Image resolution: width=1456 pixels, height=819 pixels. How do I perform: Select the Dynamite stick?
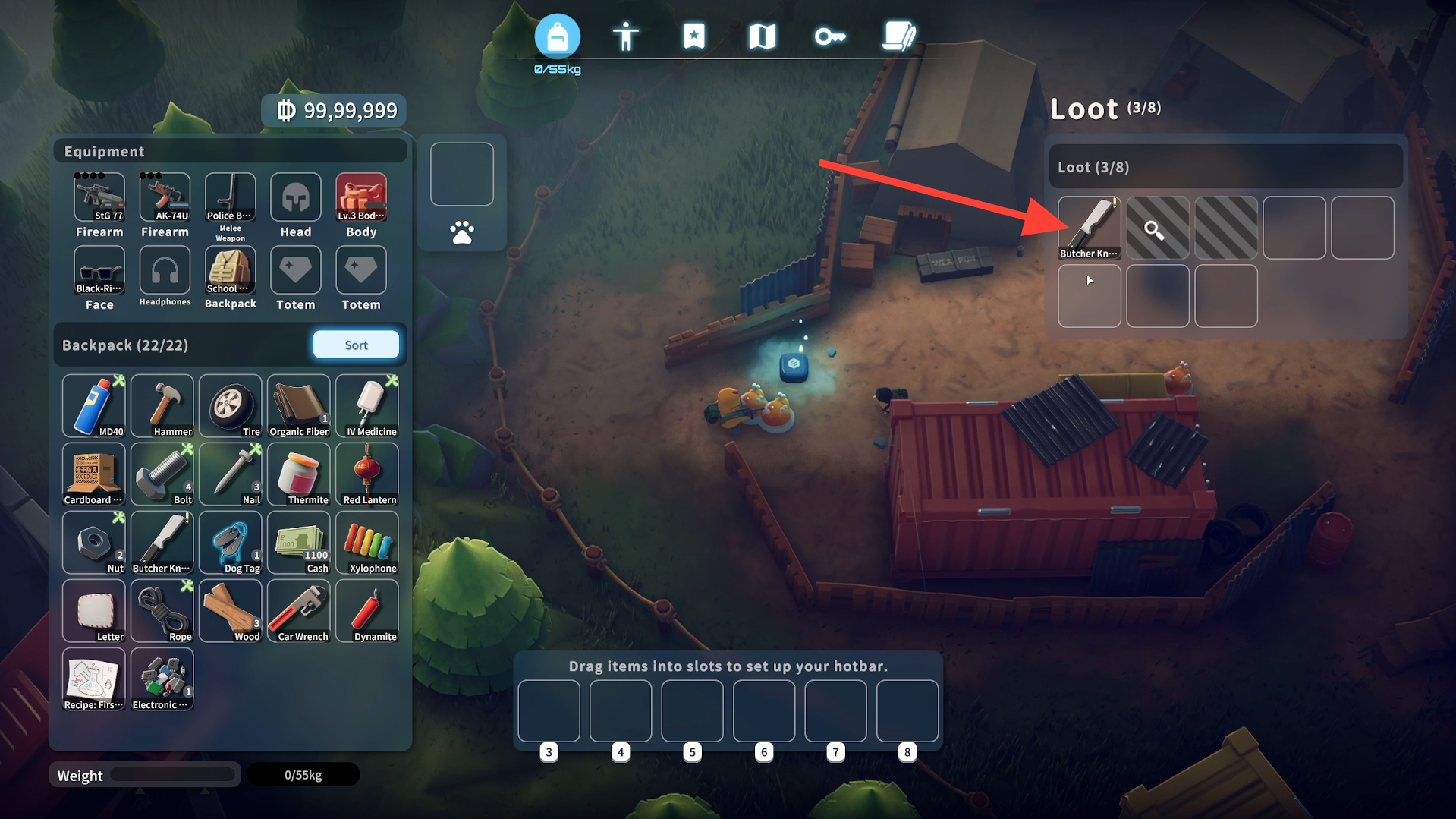[x=367, y=611]
